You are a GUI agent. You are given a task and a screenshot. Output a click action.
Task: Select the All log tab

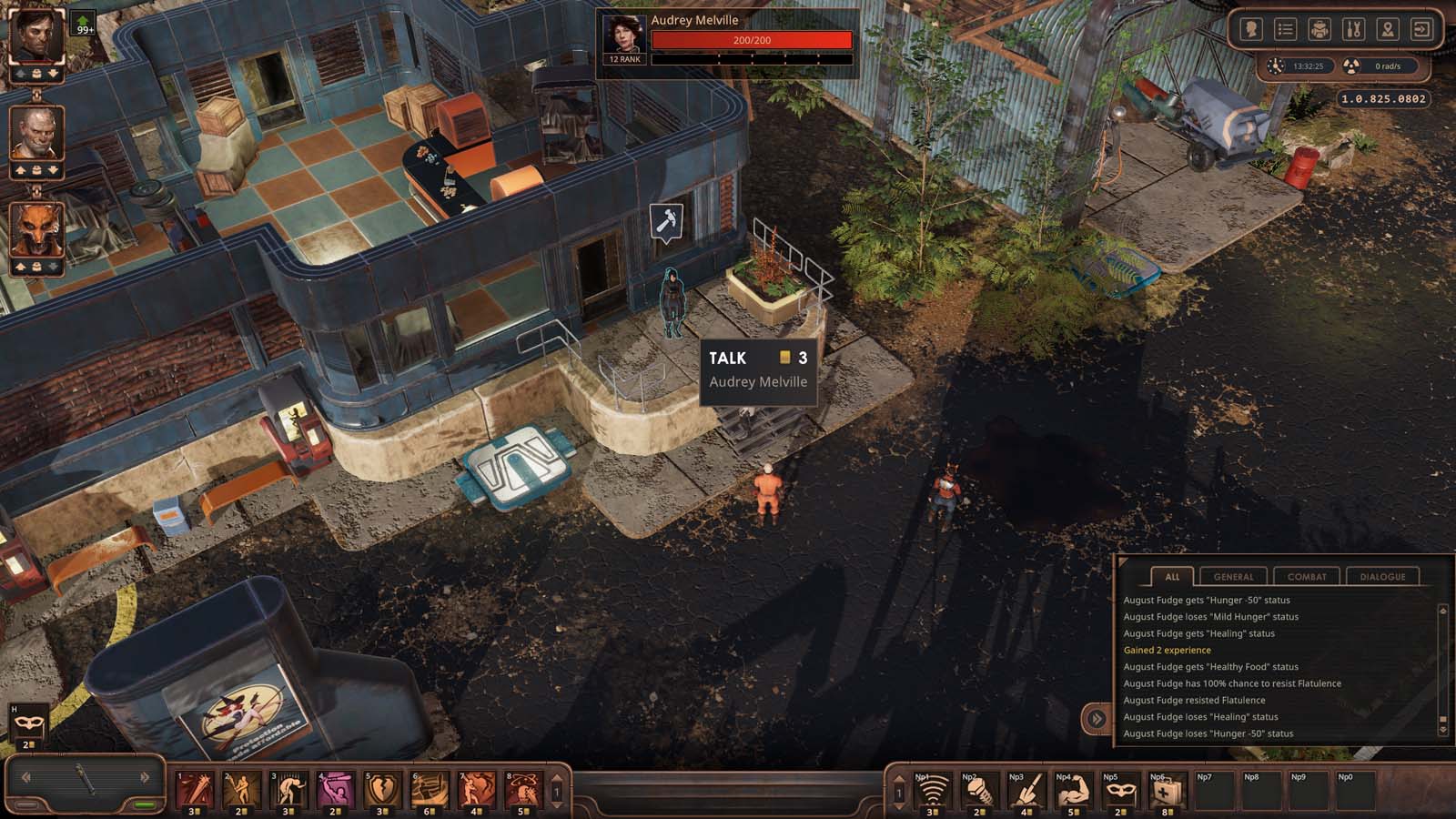pos(1172,577)
